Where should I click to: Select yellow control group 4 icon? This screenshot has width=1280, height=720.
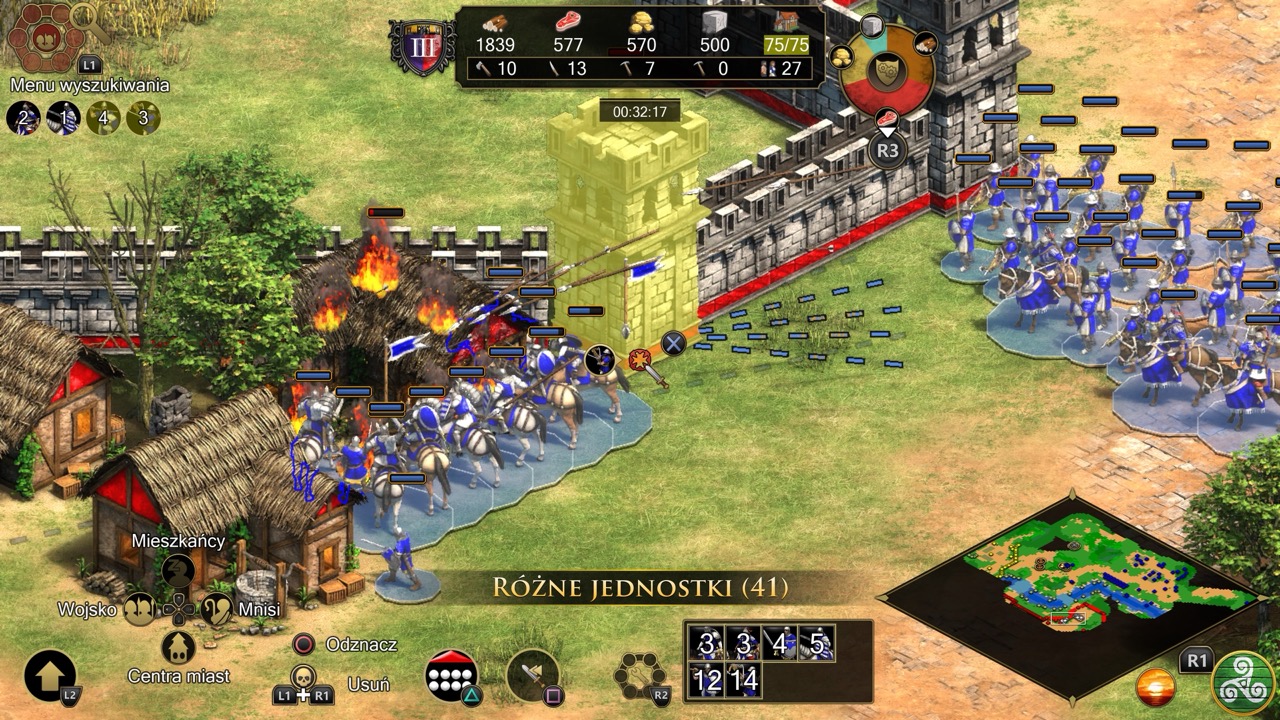click(x=103, y=118)
